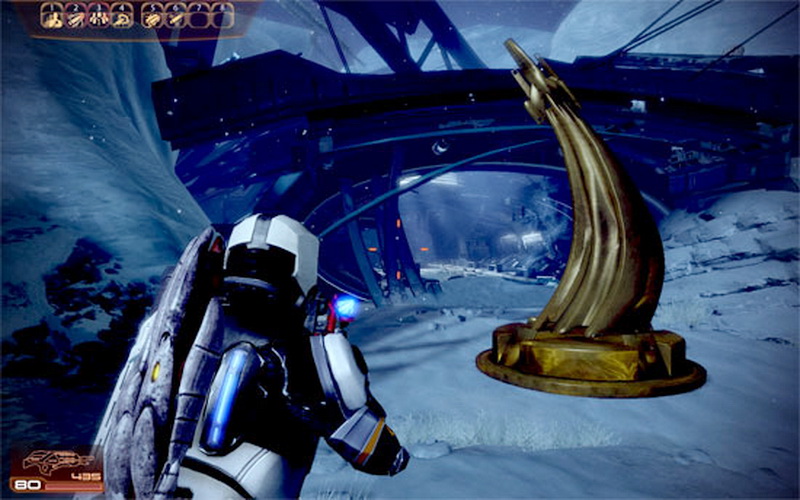Choose the power in quick slot 6
The image size is (800, 500).
[x=176, y=15]
